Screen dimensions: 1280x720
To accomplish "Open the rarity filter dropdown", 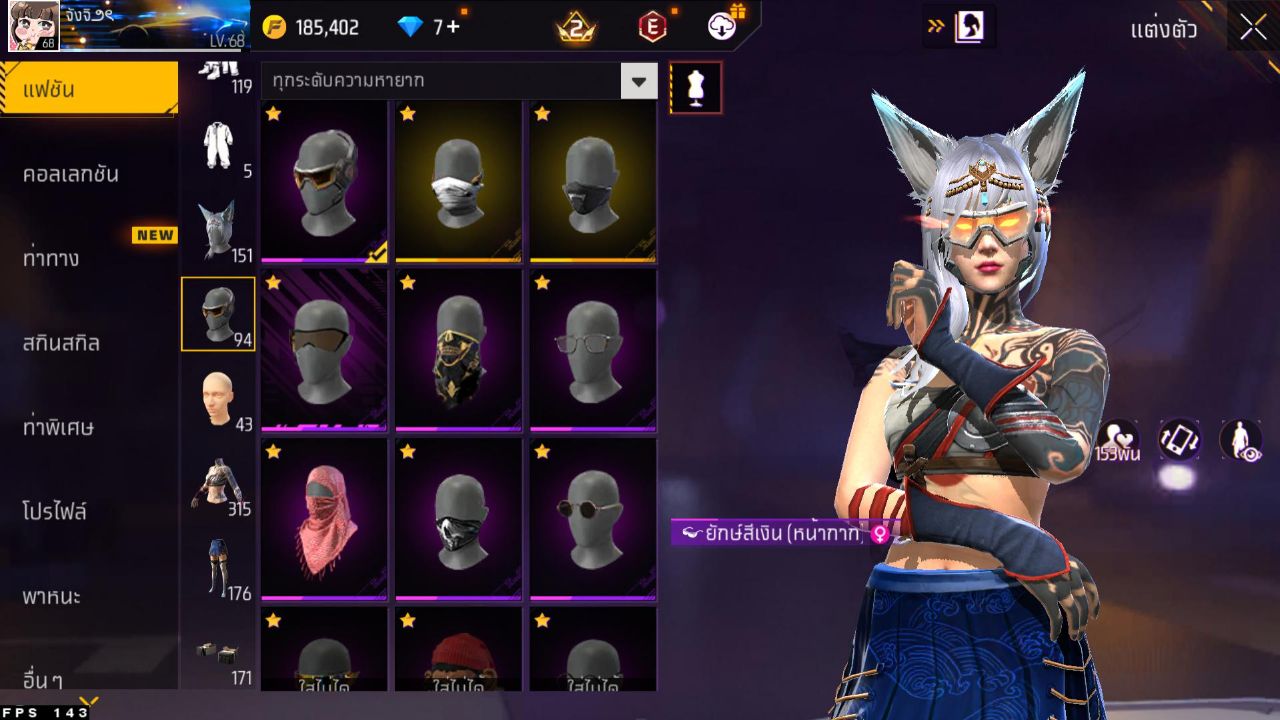I will tap(638, 80).
